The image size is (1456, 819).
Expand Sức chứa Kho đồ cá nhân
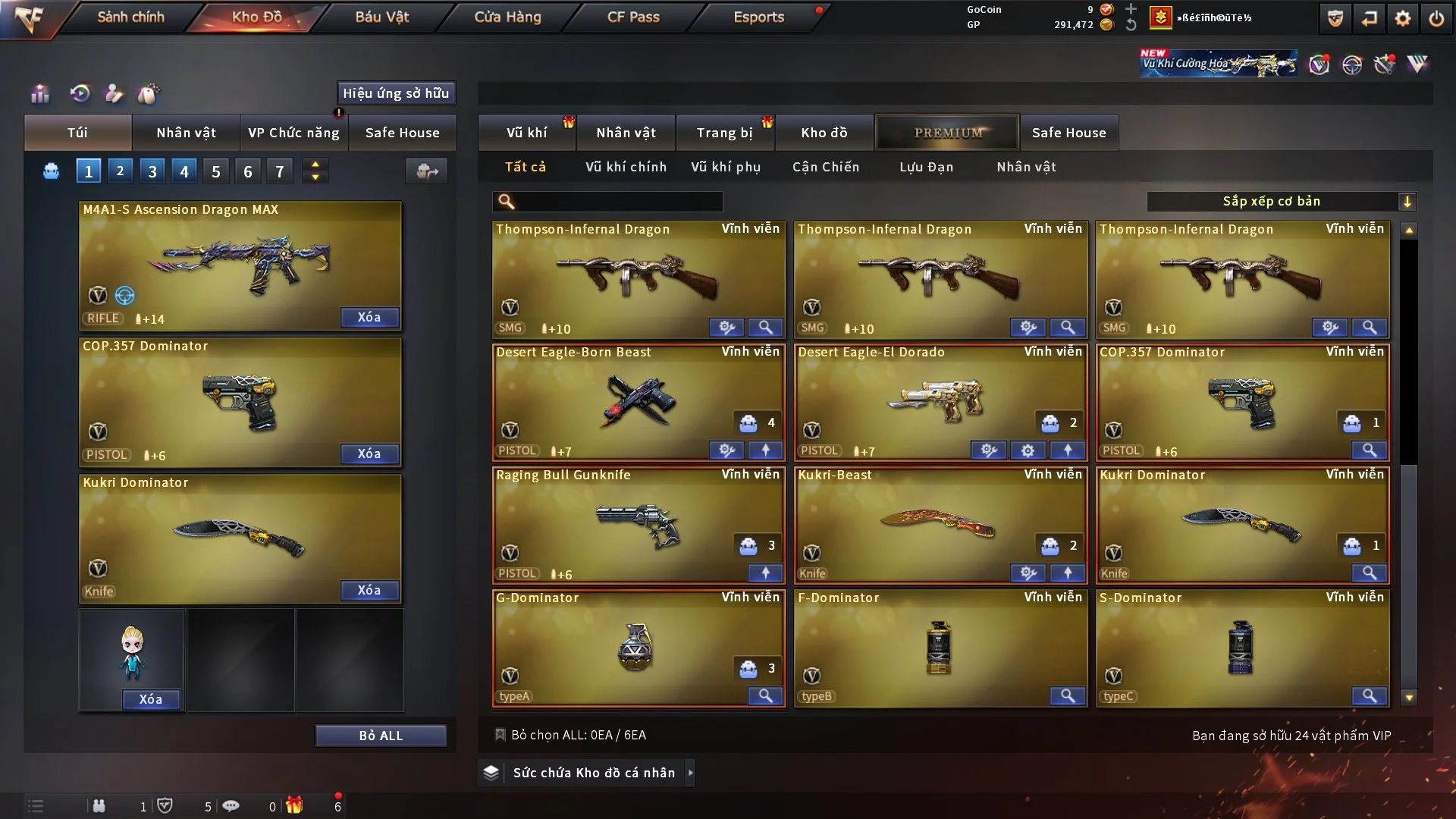point(593,773)
